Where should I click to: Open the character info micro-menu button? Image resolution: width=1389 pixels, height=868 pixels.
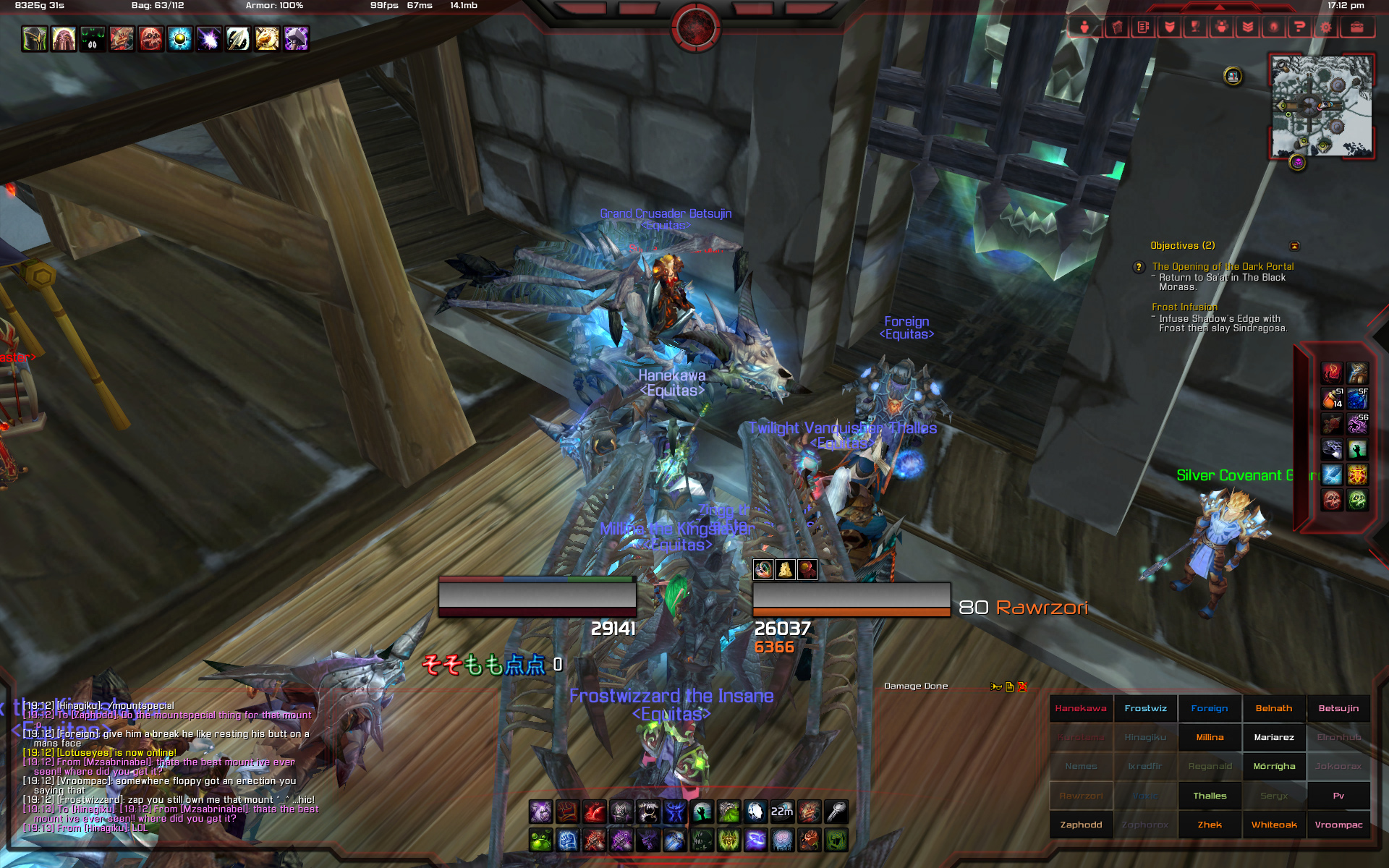click(x=1084, y=27)
